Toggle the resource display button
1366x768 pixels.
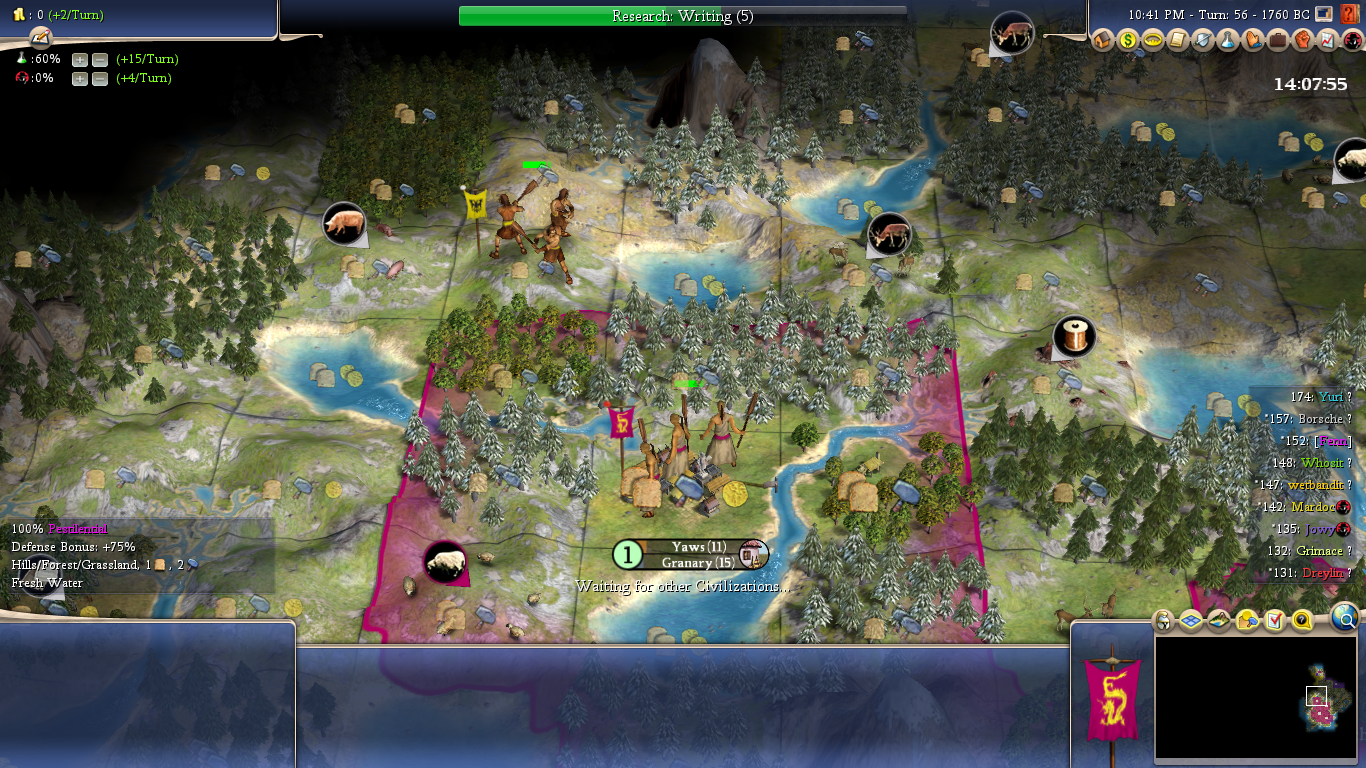(x=1247, y=621)
